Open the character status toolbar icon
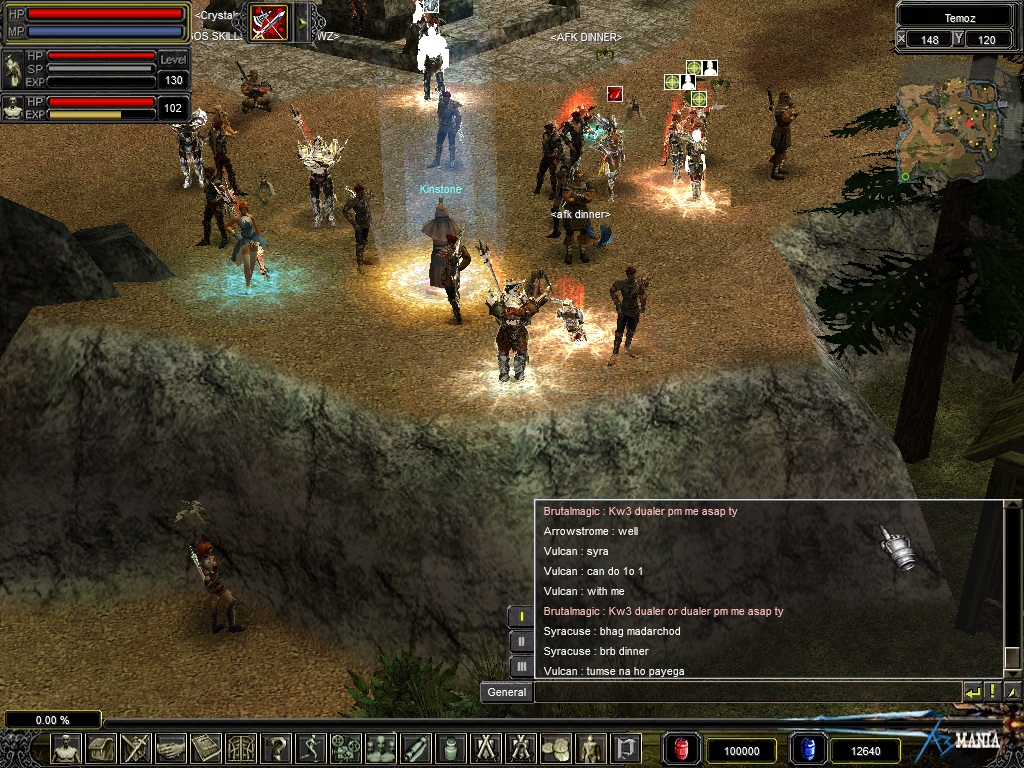Image resolution: width=1024 pixels, height=768 pixels. tap(66, 748)
